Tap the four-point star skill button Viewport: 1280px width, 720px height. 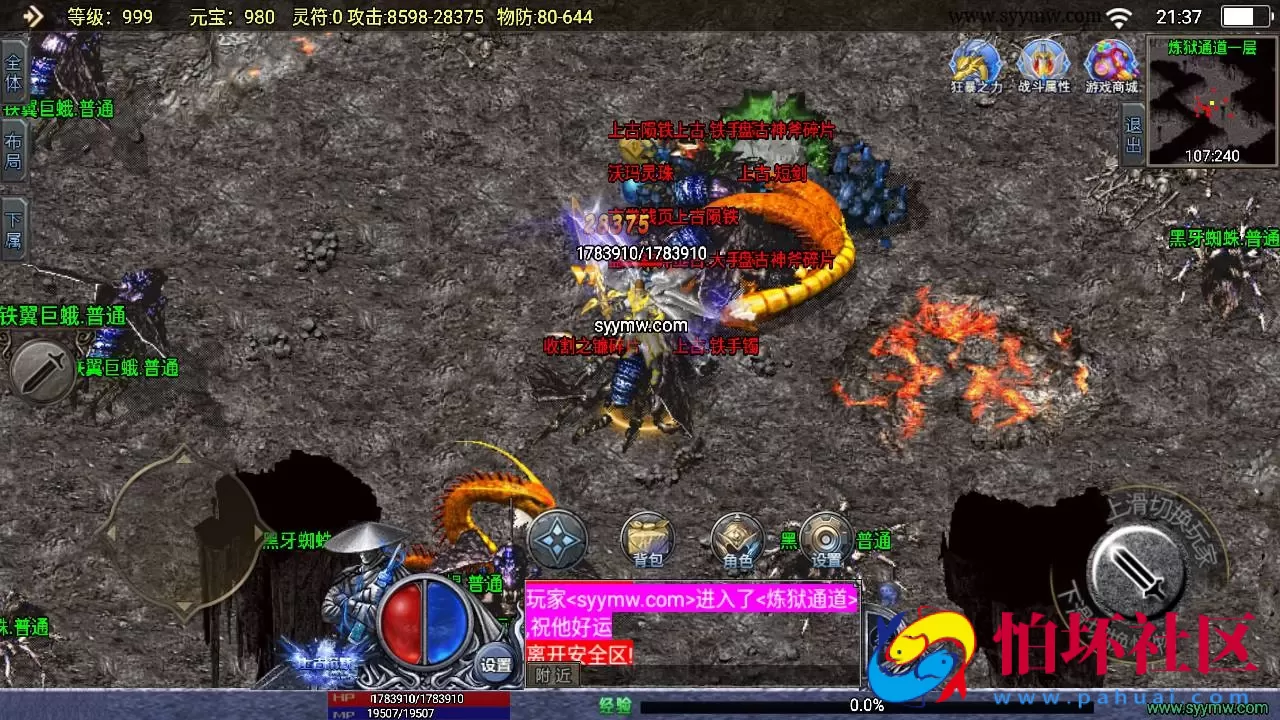[x=557, y=540]
